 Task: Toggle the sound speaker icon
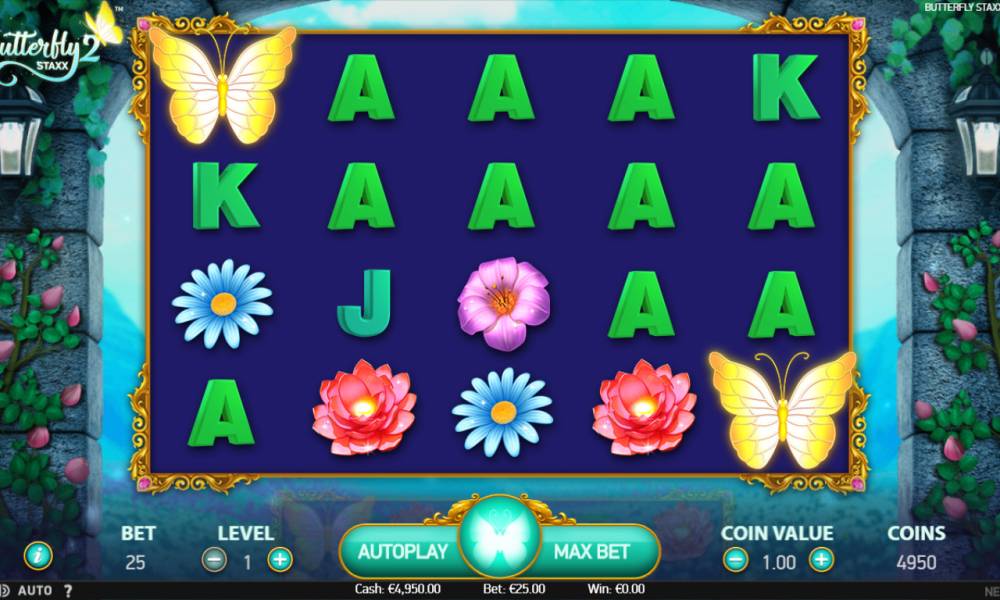[5, 590]
